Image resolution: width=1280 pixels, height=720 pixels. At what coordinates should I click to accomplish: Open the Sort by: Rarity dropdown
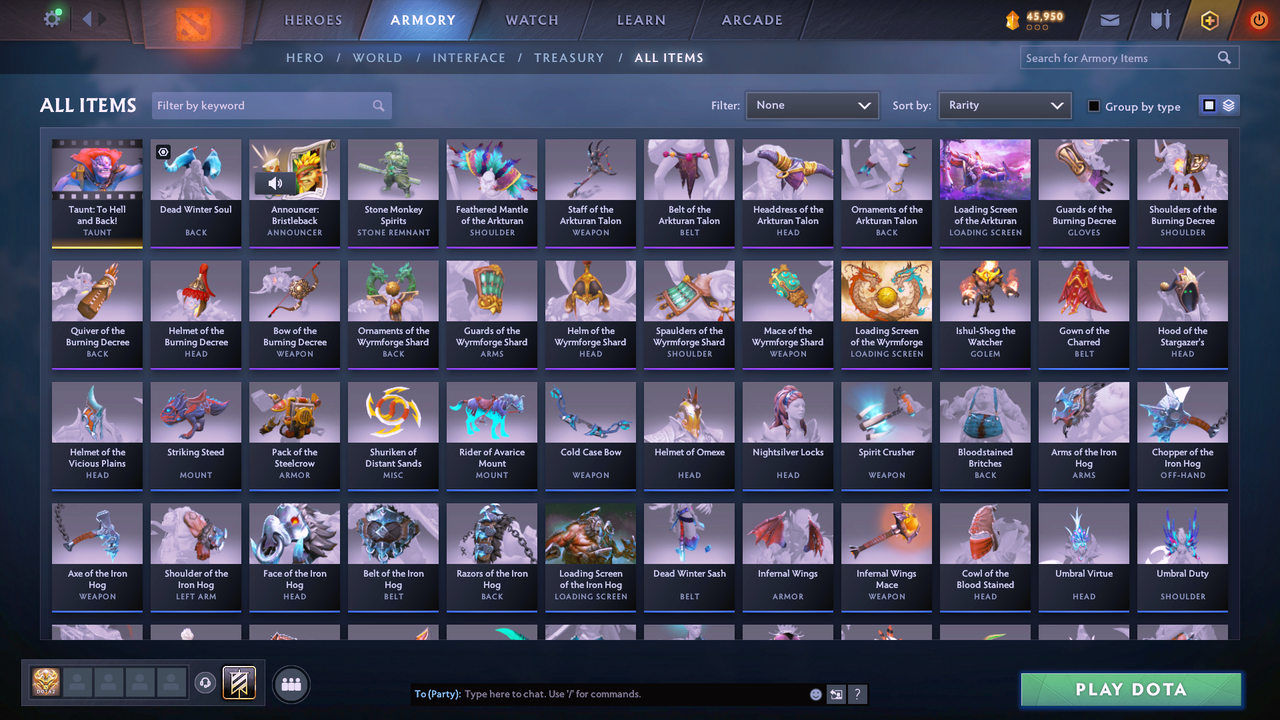click(1004, 105)
